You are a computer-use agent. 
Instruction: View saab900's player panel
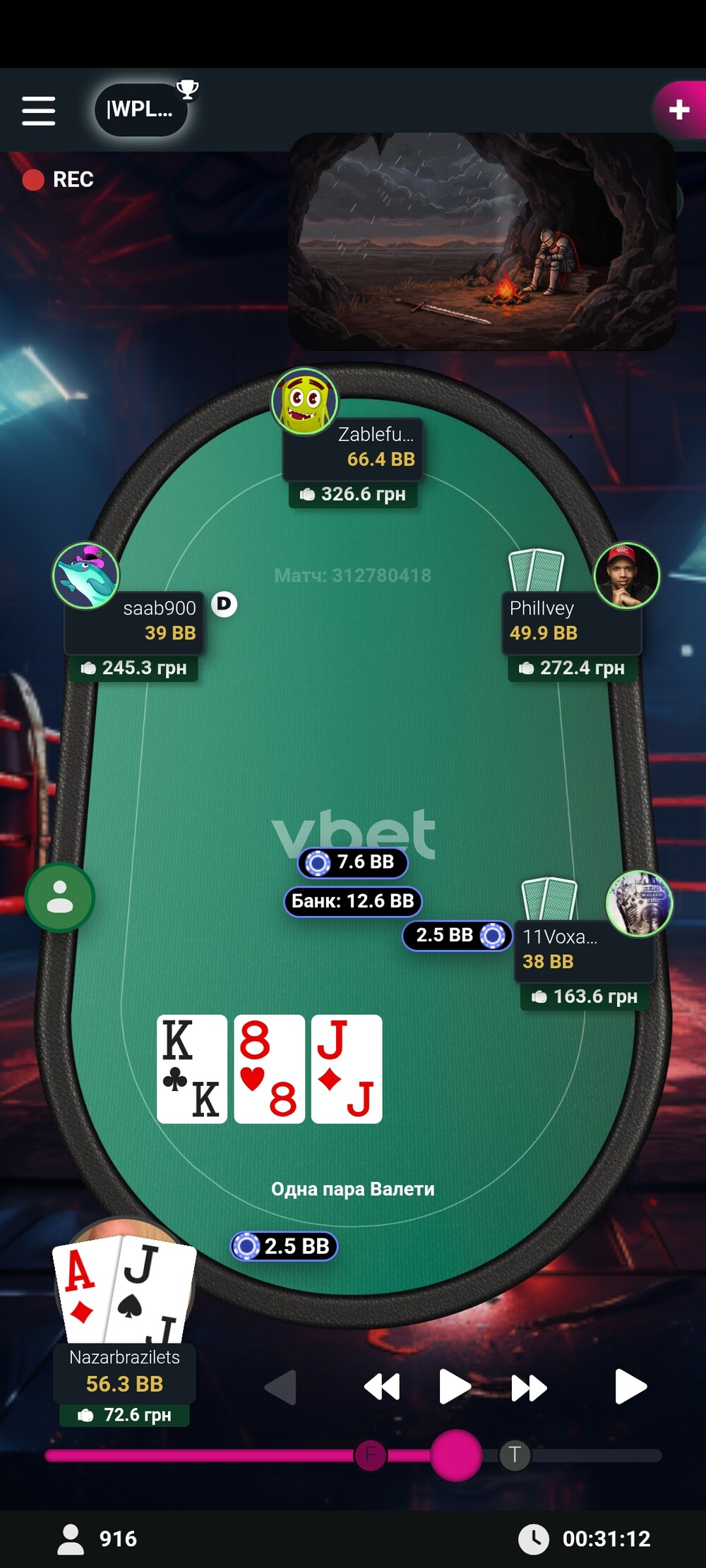[x=134, y=622]
